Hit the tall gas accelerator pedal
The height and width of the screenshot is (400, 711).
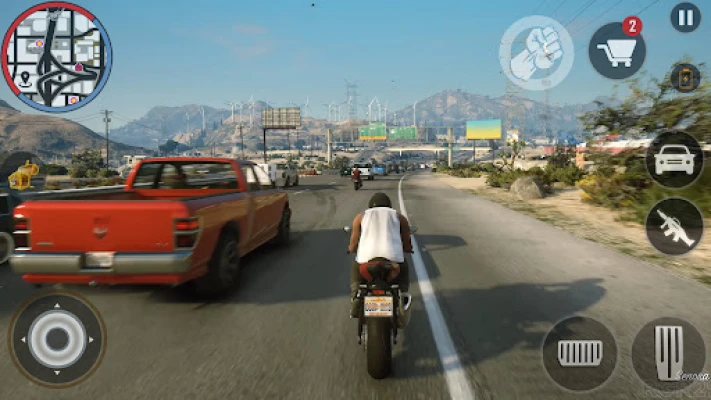click(668, 354)
